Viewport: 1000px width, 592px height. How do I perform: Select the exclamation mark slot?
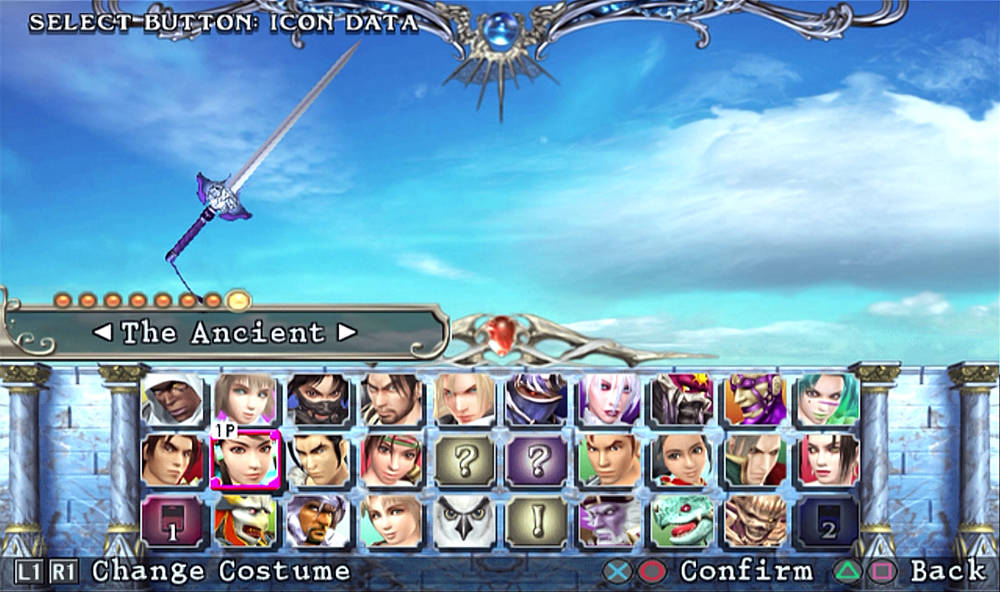point(537,520)
